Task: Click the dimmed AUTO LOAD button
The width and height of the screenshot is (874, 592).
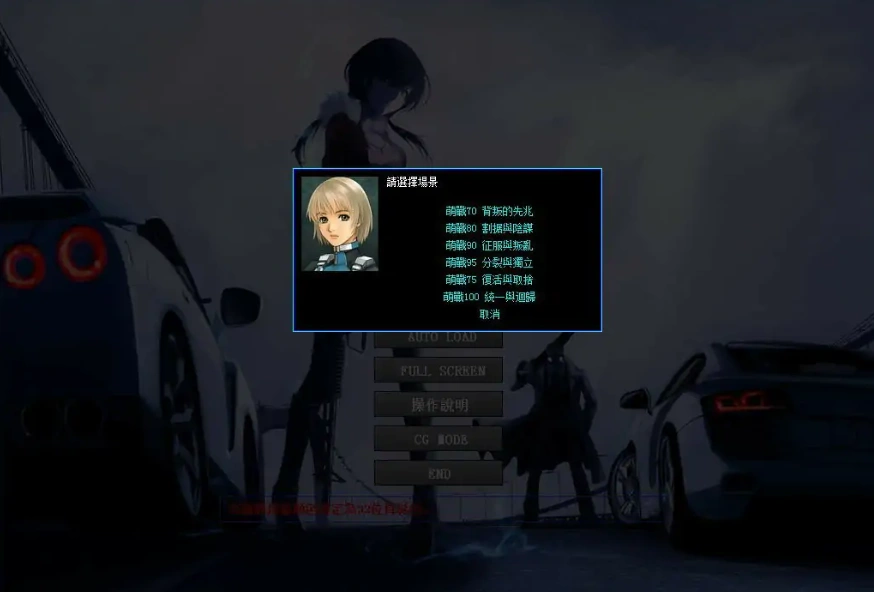Action: point(439,338)
